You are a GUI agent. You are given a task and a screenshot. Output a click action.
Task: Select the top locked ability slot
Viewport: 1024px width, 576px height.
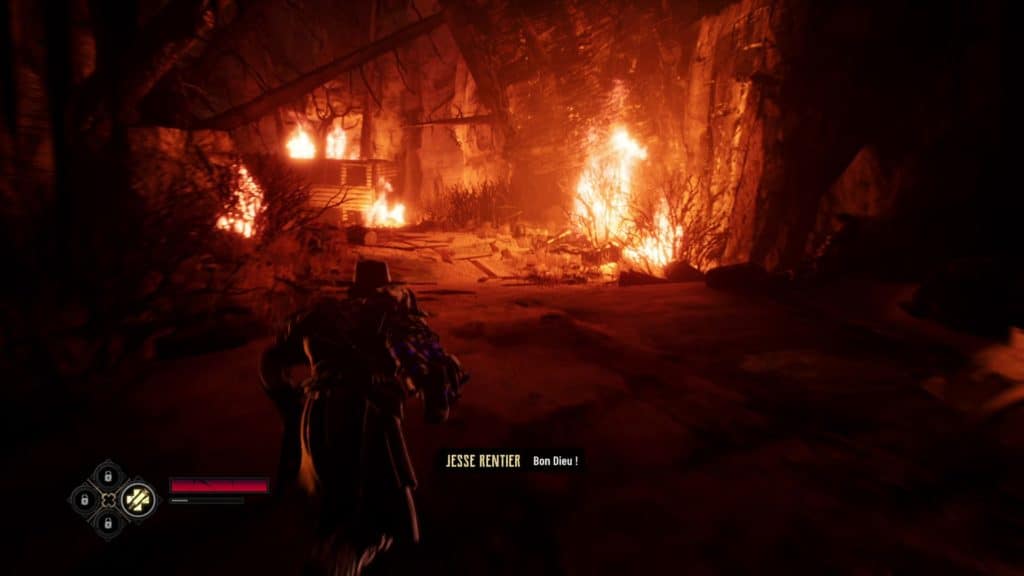(x=108, y=476)
